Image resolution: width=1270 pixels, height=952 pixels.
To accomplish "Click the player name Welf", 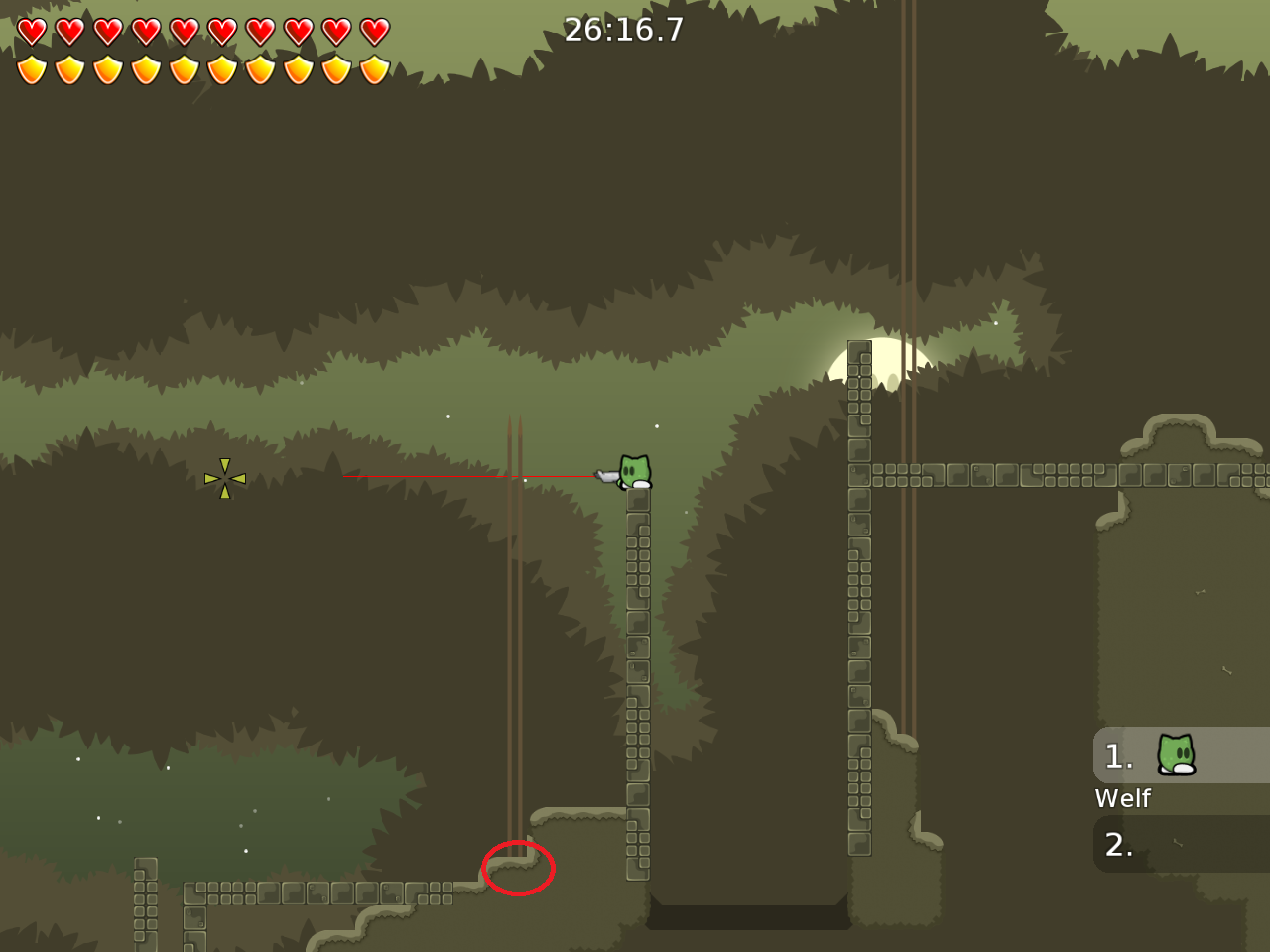I will [x=1122, y=798].
